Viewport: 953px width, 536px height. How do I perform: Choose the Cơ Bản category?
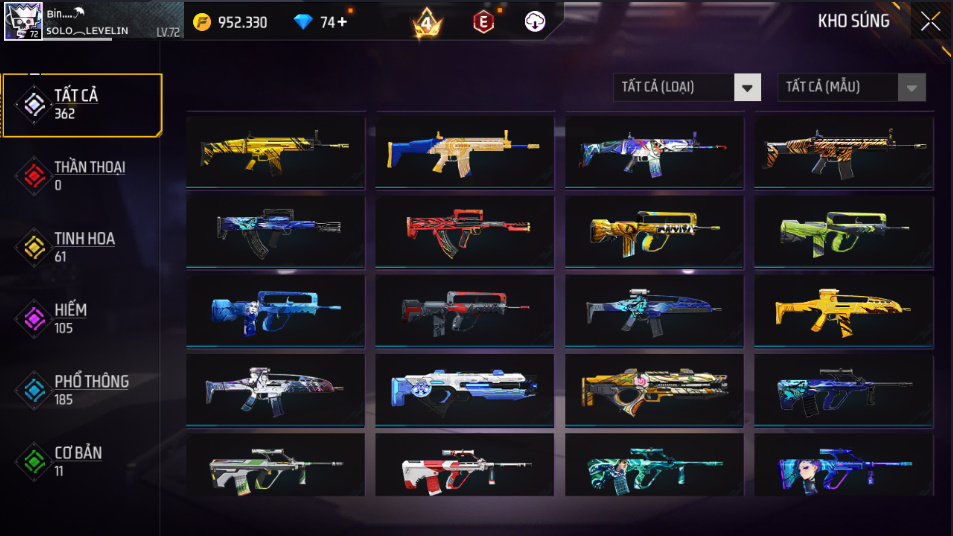click(82, 461)
